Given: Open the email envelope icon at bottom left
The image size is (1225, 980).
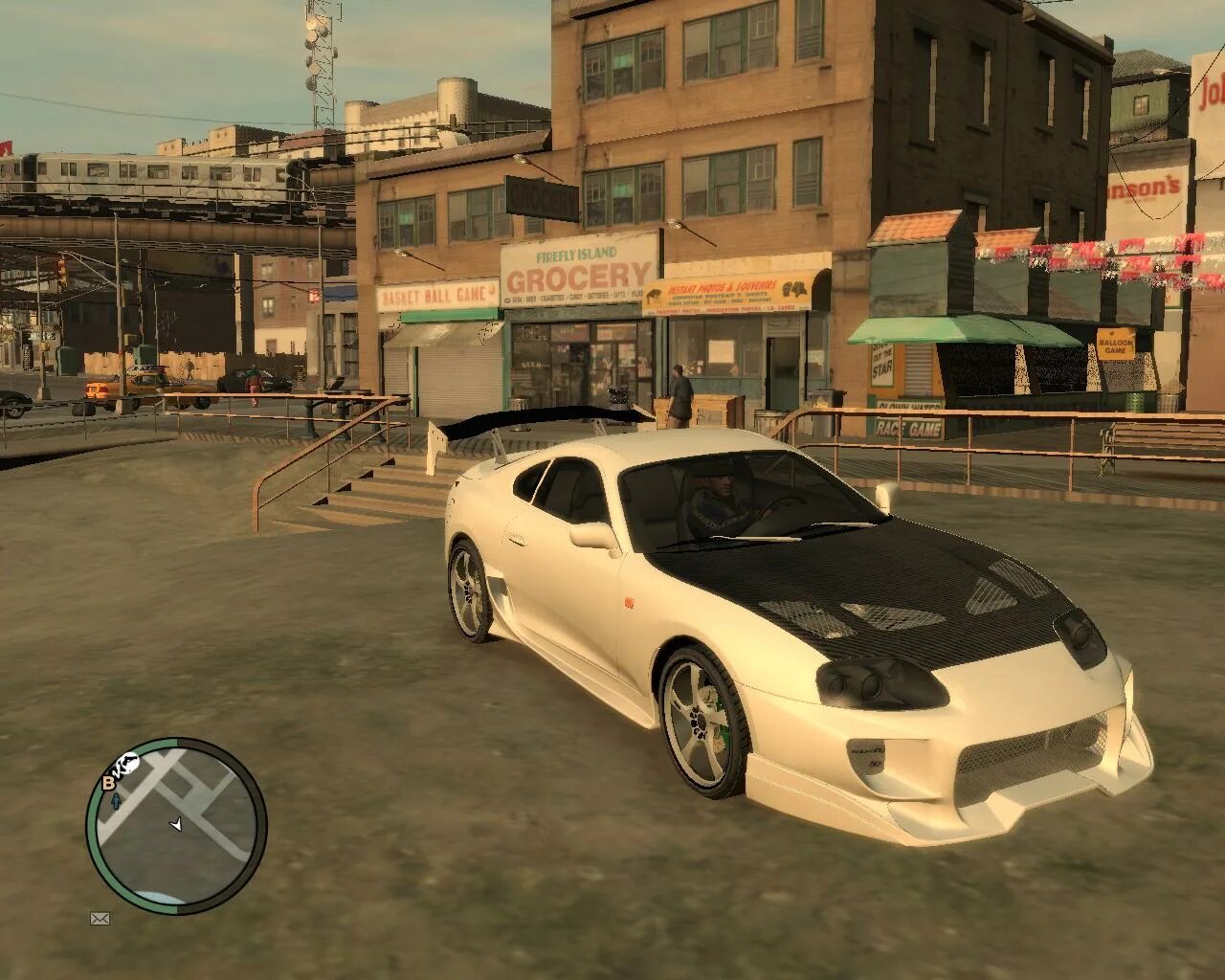Looking at the screenshot, I should point(100,919).
